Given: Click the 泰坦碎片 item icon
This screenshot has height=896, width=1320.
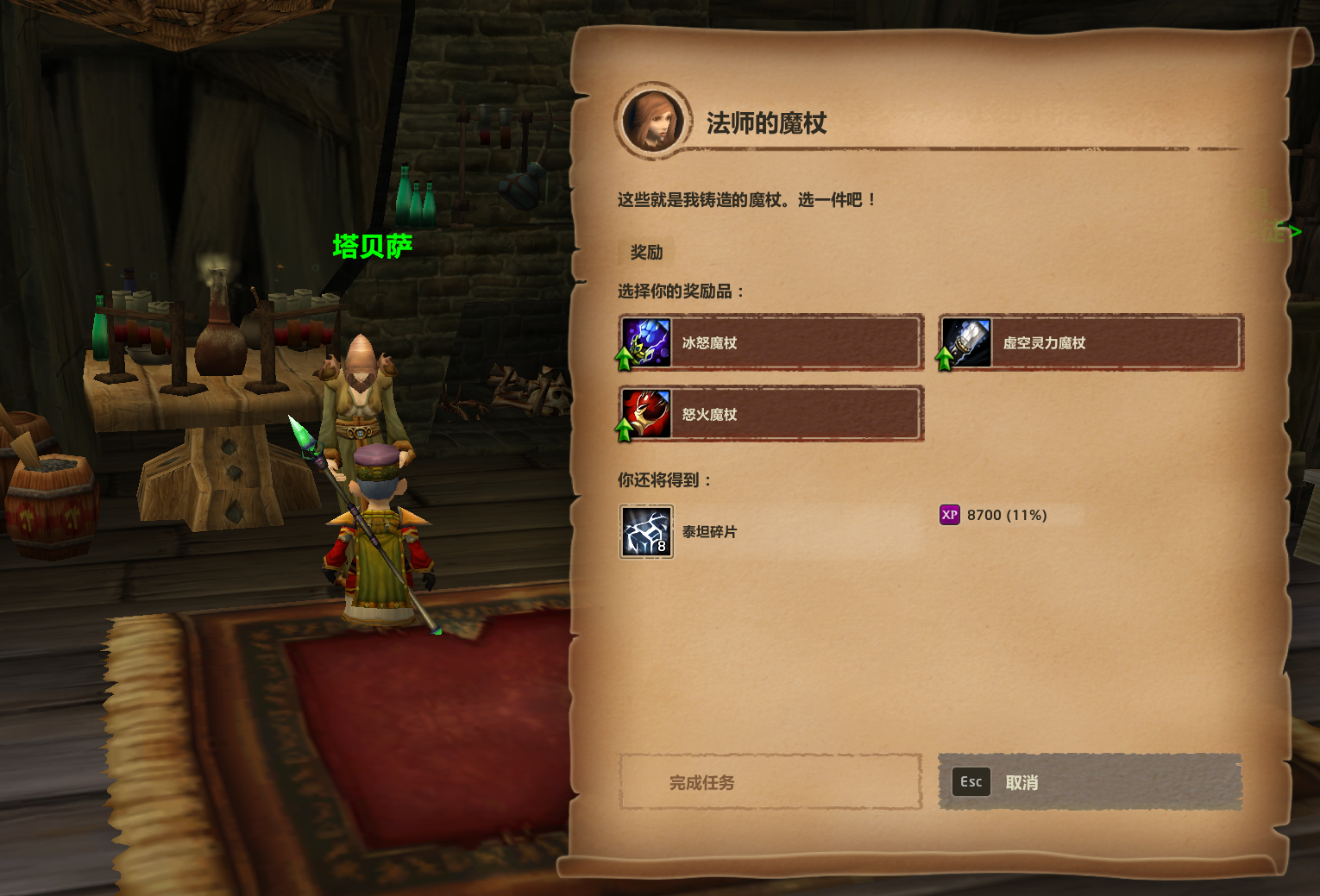Looking at the screenshot, I should coord(646,531).
